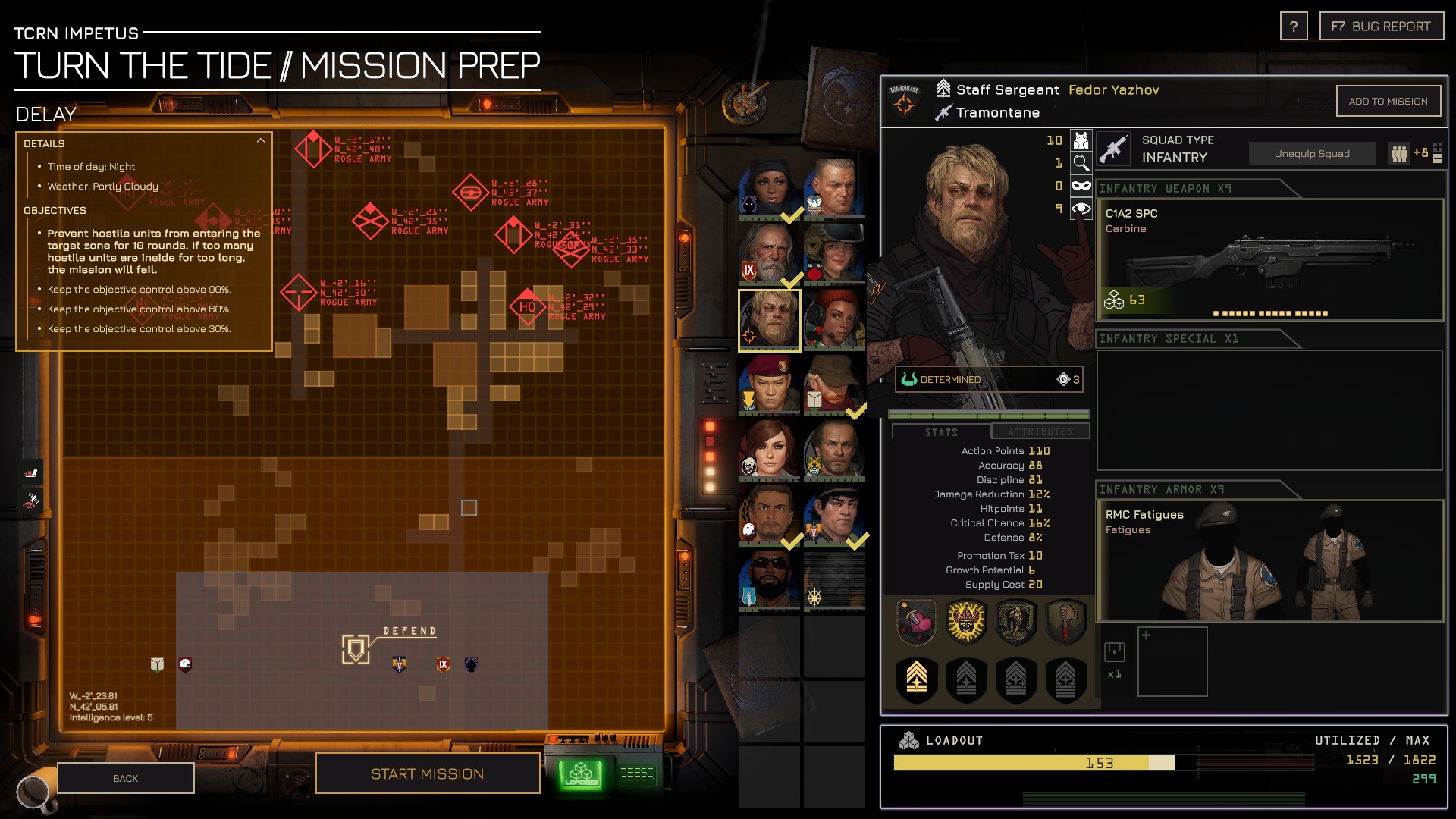This screenshot has height=819, width=1456.
Task: Select the sunglasses-wearing soldier portrait
Action: coord(769,580)
